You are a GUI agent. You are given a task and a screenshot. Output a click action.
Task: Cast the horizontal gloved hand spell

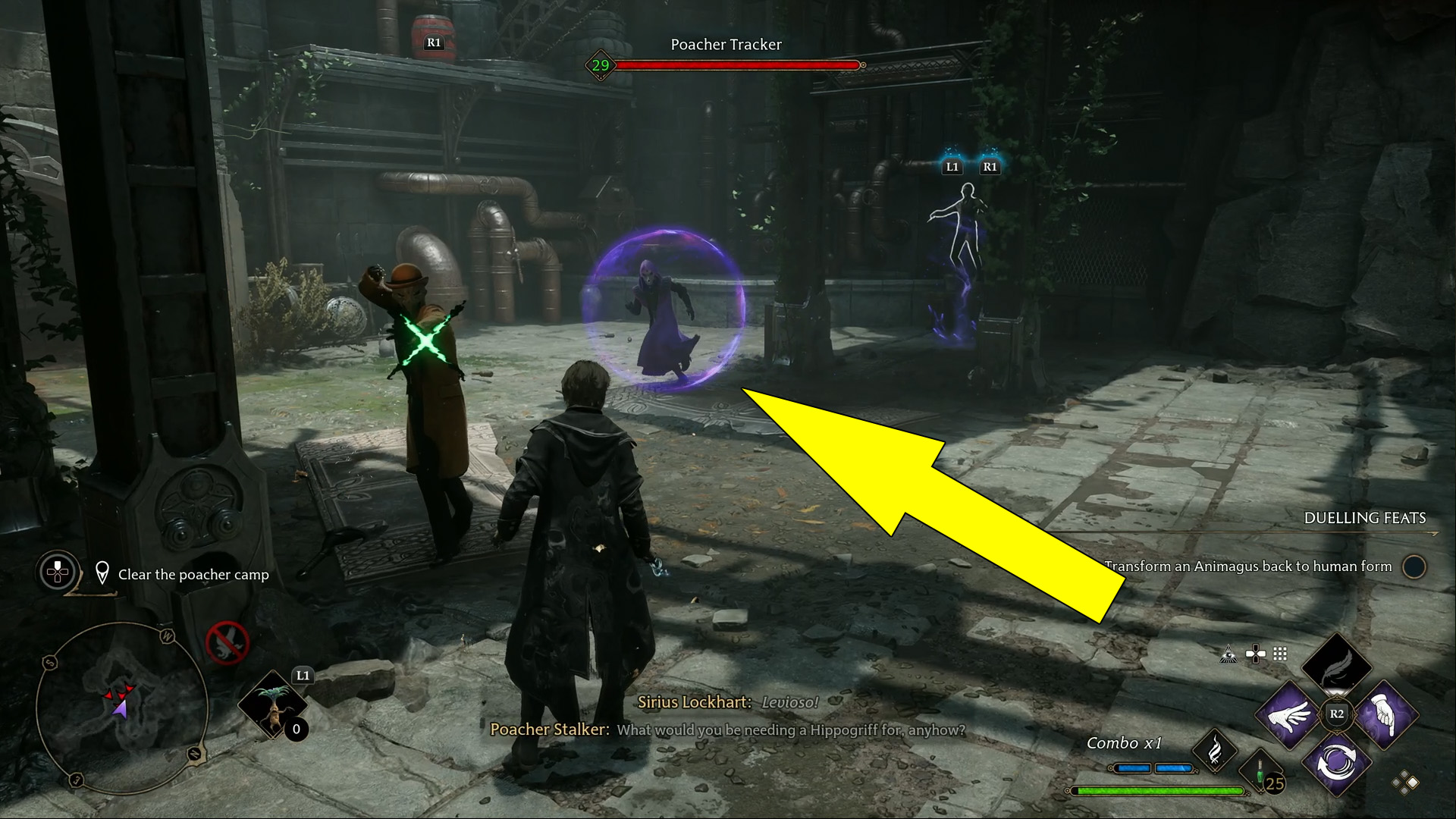click(x=1288, y=714)
